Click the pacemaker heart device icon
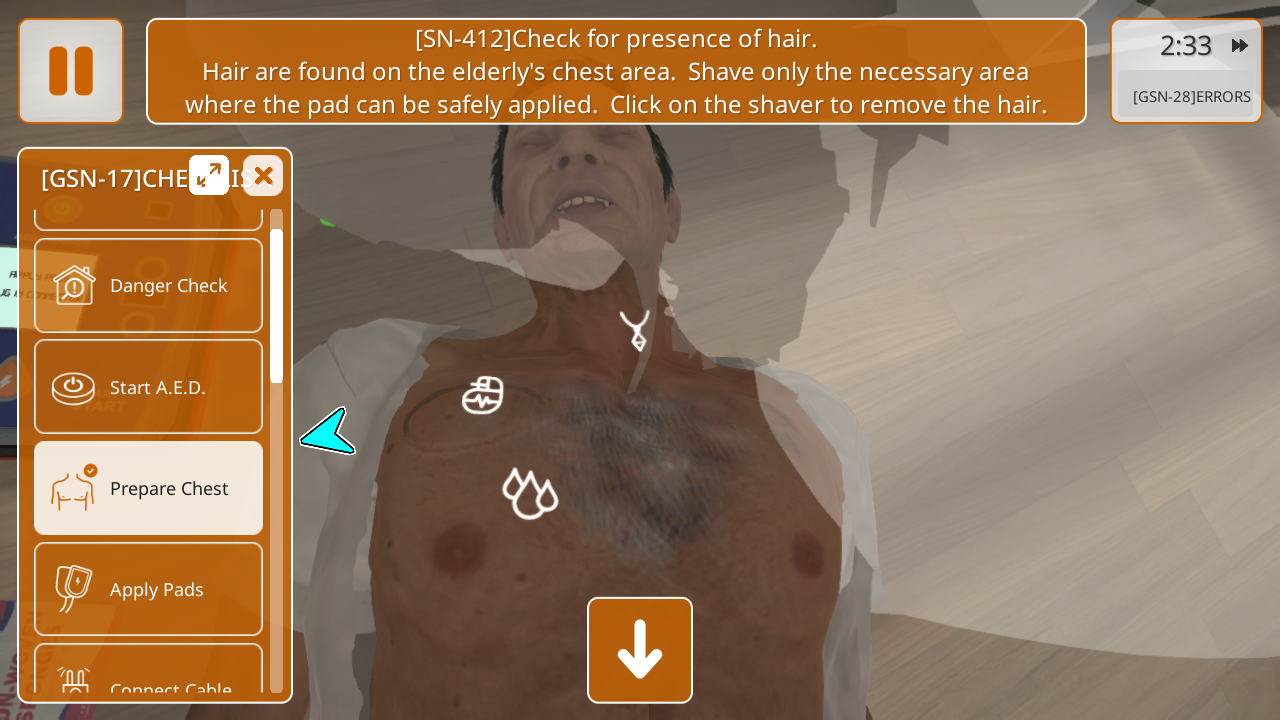This screenshot has height=720, width=1280. click(x=483, y=396)
